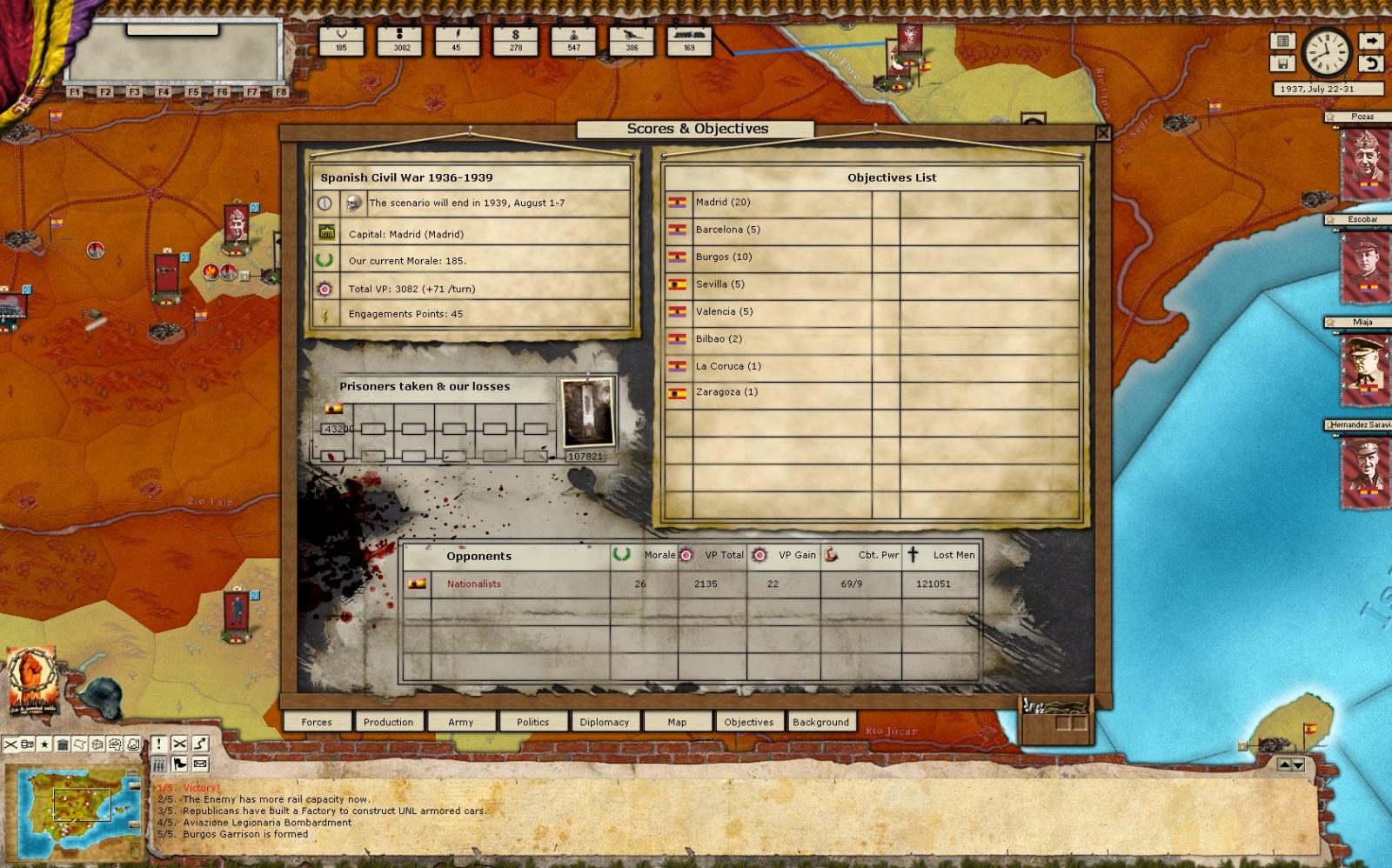Open the envelope message filter
The image size is (1392, 868).
click(200, 764)
